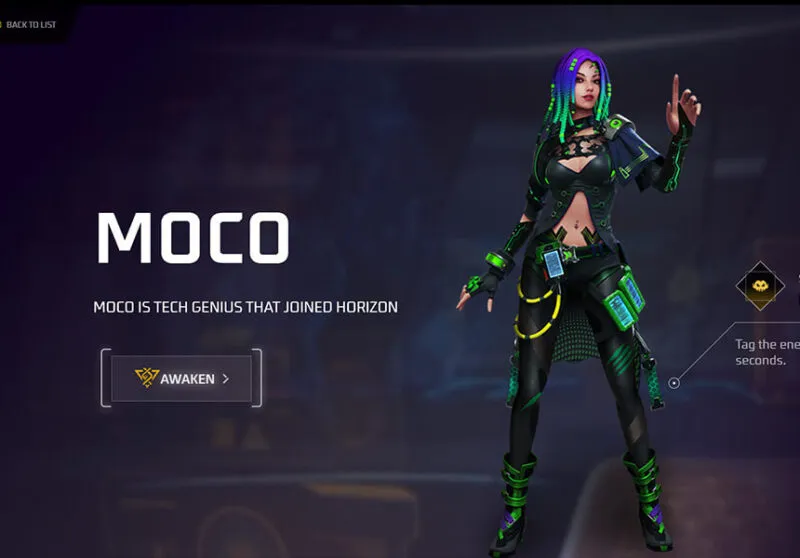Open Moco's Awaken page
Screen dimensions: 800x558
[181, 378]
